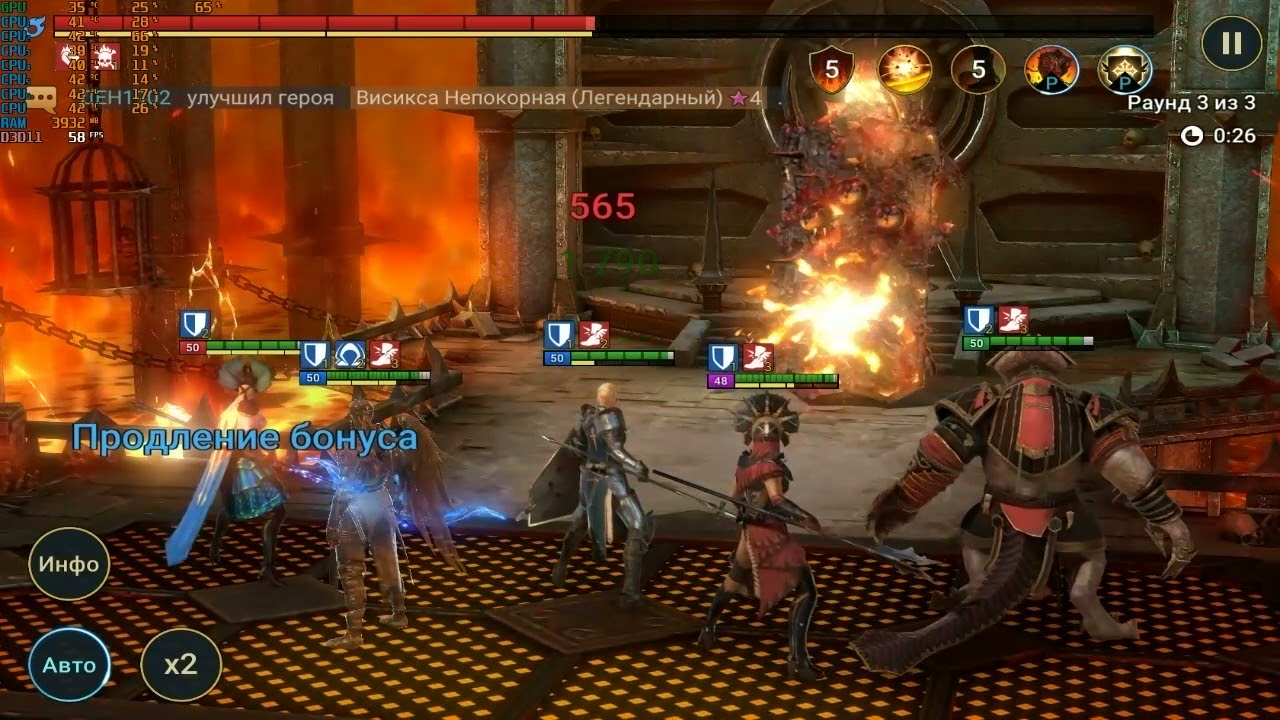The height and width of the screenshot is (720, 1280).
Task: Select the boot skill icon showing 5
Action: click(x=978, y=70)
